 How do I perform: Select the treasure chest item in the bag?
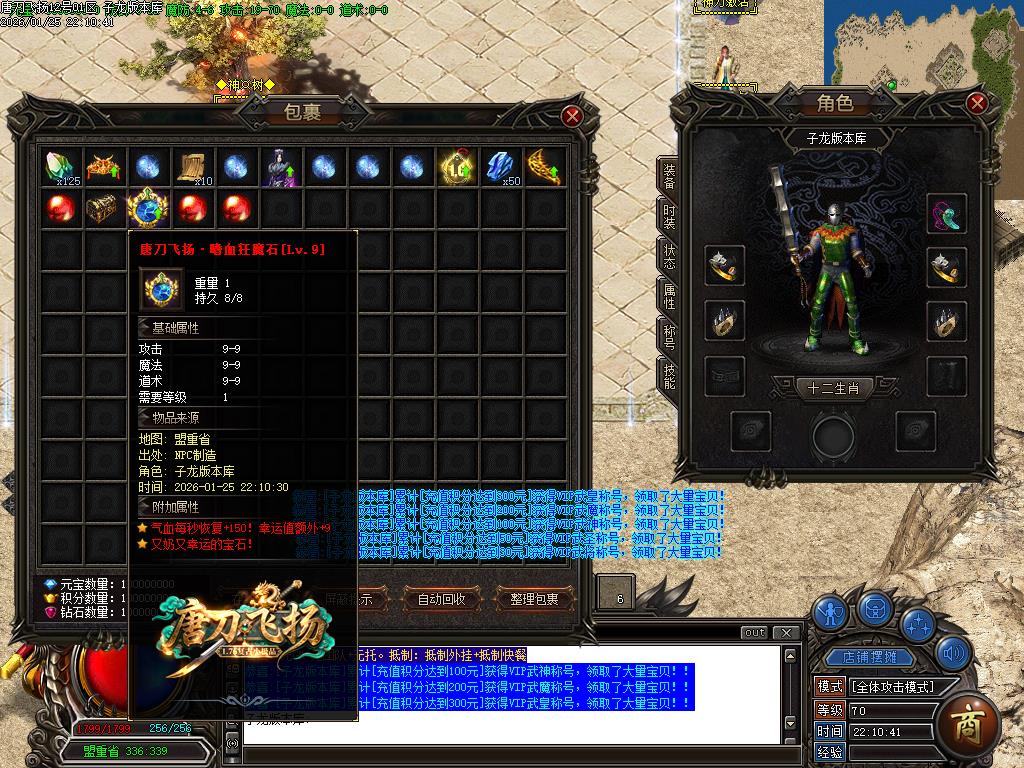(104, 209)
